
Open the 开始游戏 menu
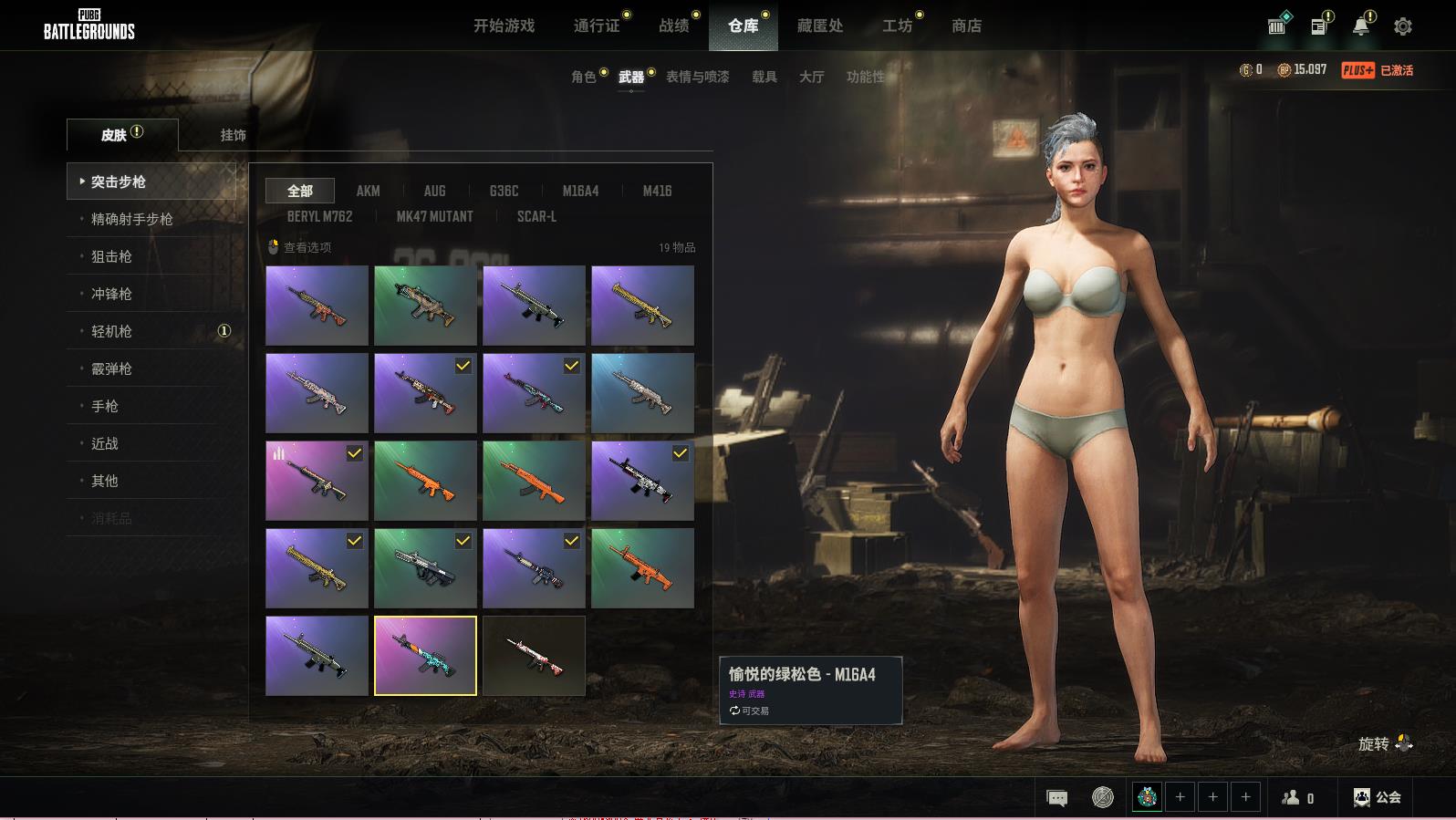[x=504, y=26]
